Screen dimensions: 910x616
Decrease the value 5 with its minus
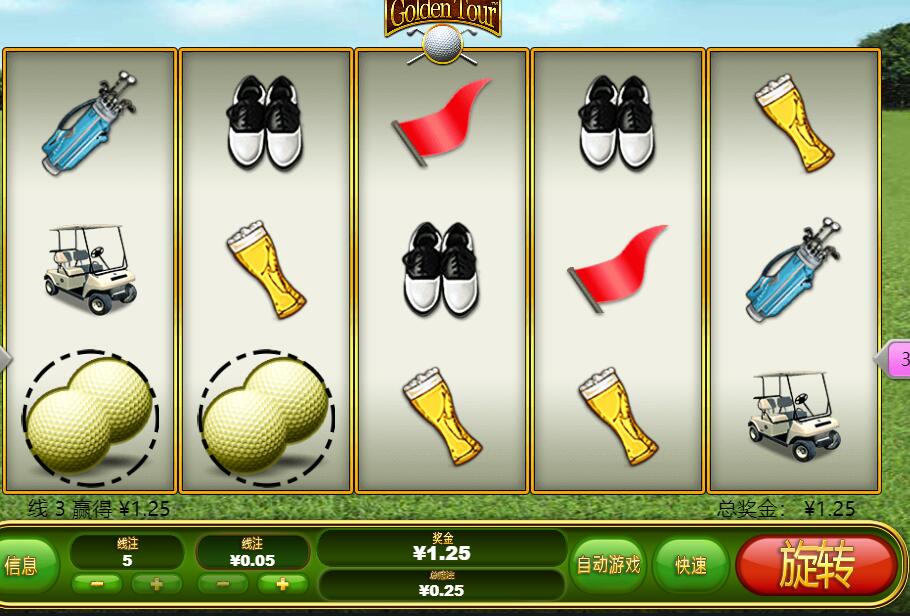tap(97, 584)
